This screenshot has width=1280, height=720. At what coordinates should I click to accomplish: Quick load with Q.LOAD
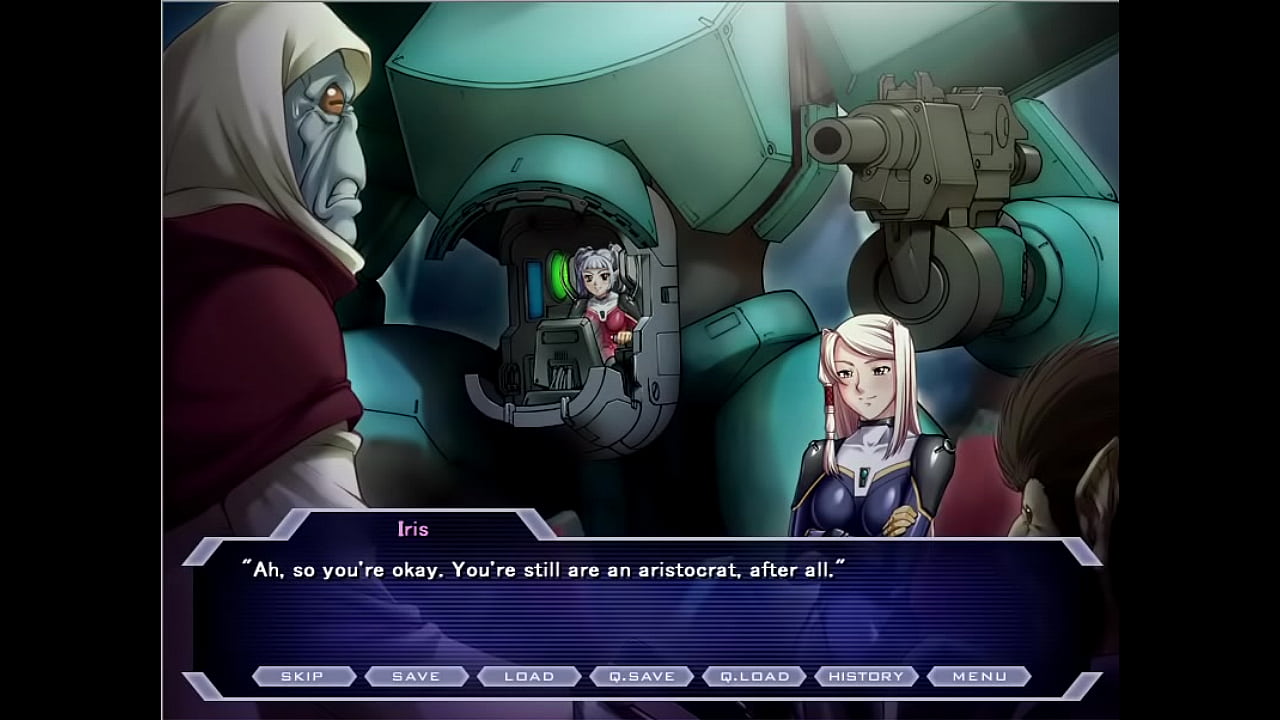tap(754, 676)
